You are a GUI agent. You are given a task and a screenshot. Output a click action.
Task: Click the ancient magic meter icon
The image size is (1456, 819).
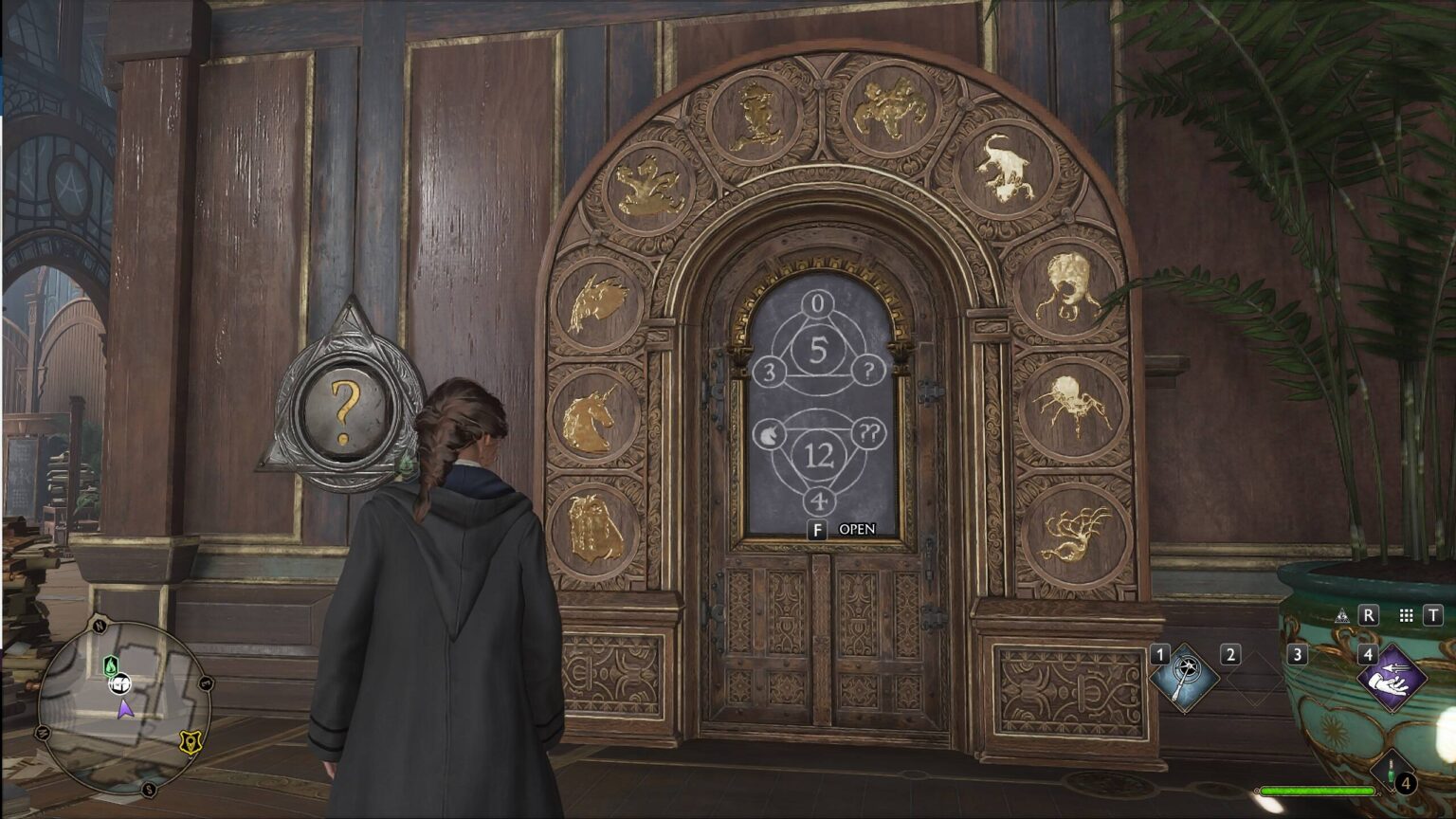(x=1344, y=614)
